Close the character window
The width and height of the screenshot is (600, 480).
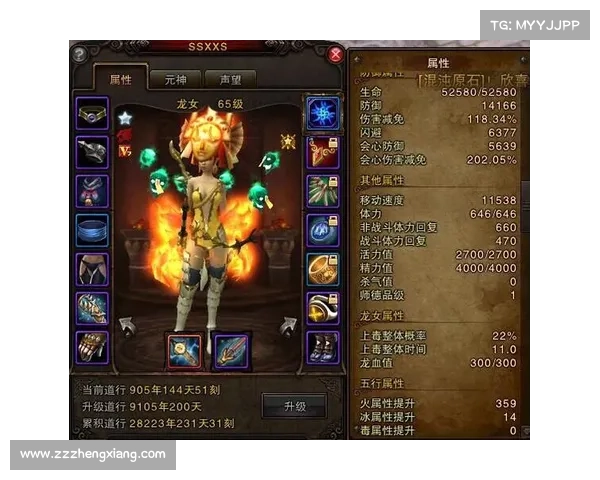(x=336, y=55)
